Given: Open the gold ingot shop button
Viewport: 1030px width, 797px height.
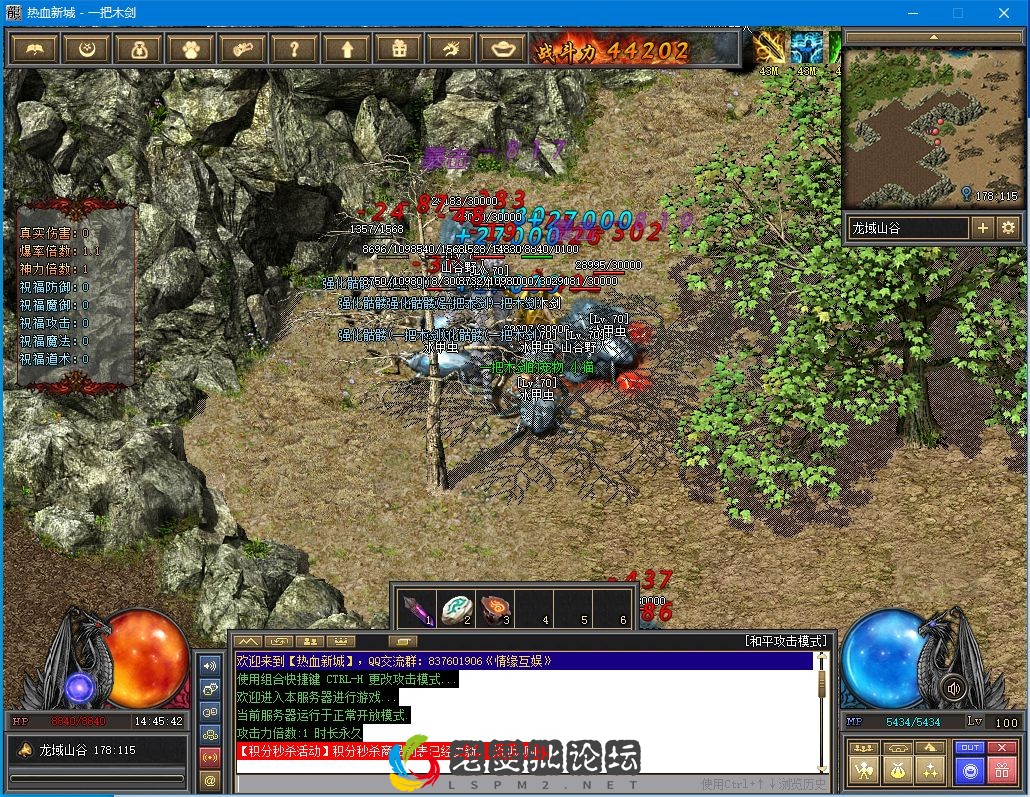Looking at the screenshot, I should point(502,48).
